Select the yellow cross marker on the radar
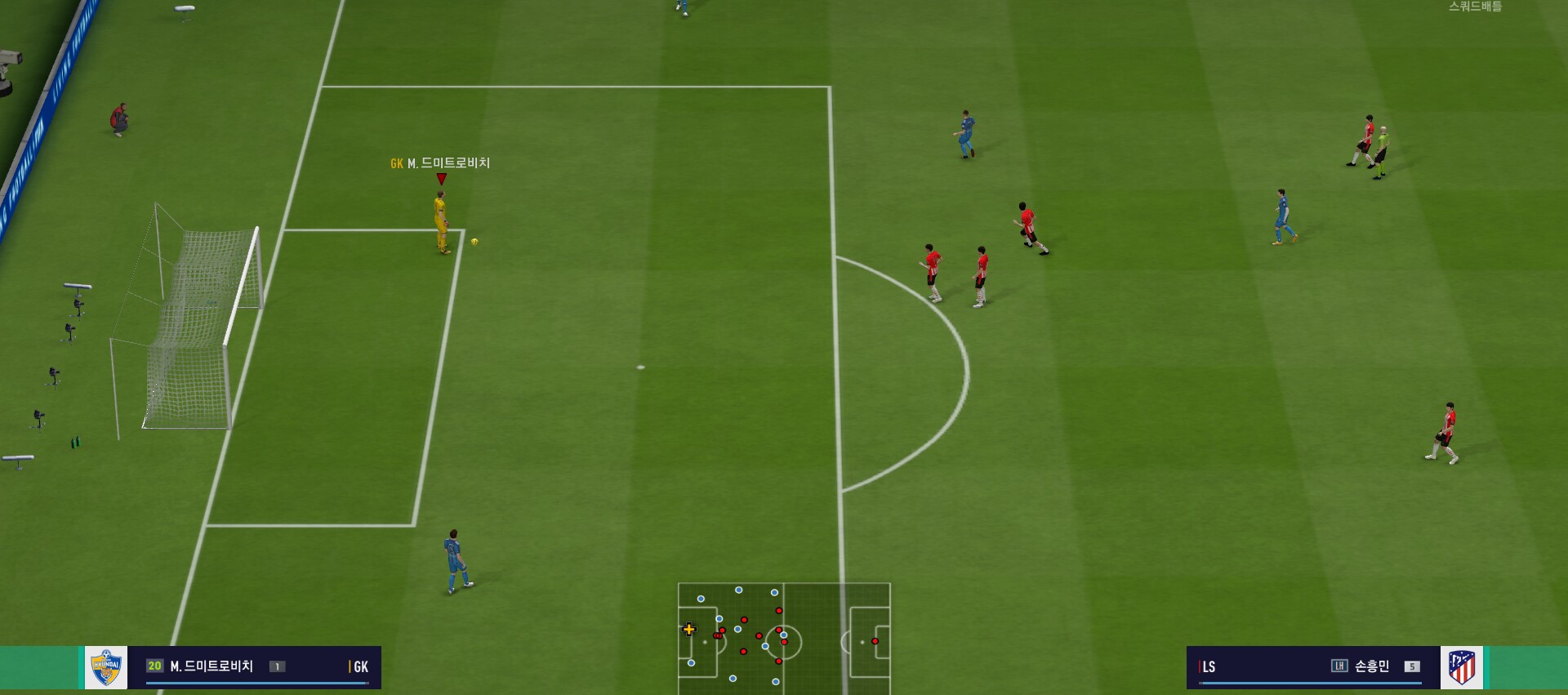1568x695 pixels. pyautogui.click(x=689, y=629)
